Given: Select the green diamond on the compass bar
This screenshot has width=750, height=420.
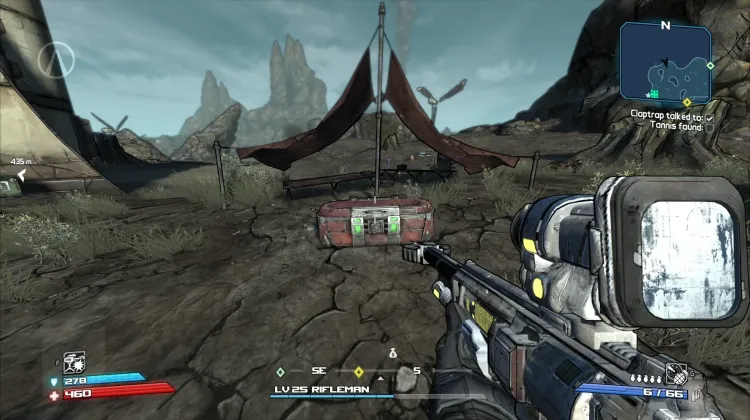Looking at the screenshot, I should click(281, 372).
